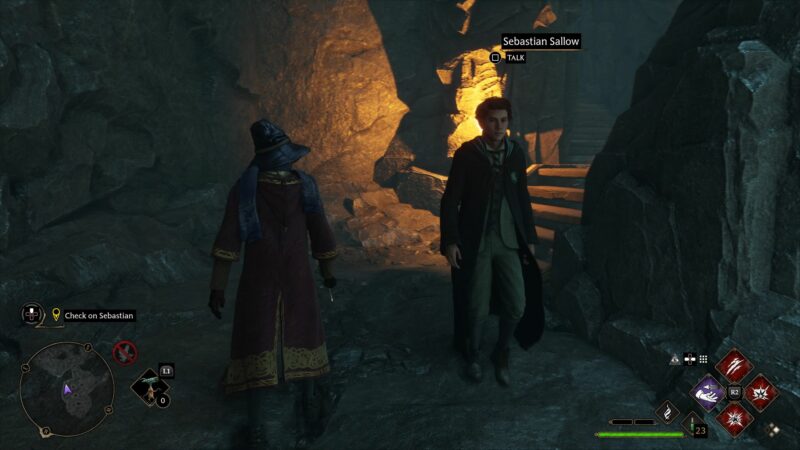The height and width of the screenshot is (450, 800).
Task: Click the crossed-out red circle icon
Action: click(x=125, y=351)
